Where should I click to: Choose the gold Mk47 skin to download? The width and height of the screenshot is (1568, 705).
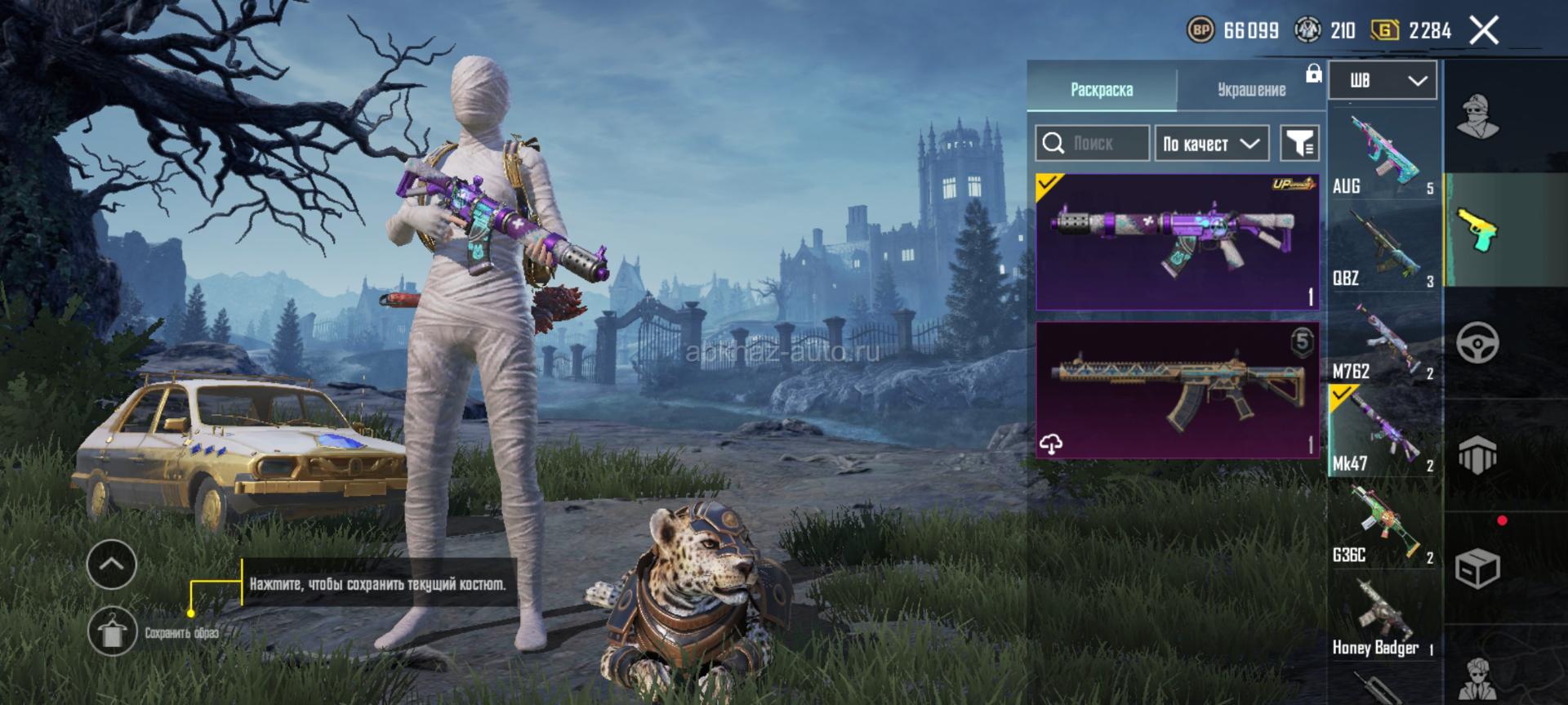click(1177, 390)
